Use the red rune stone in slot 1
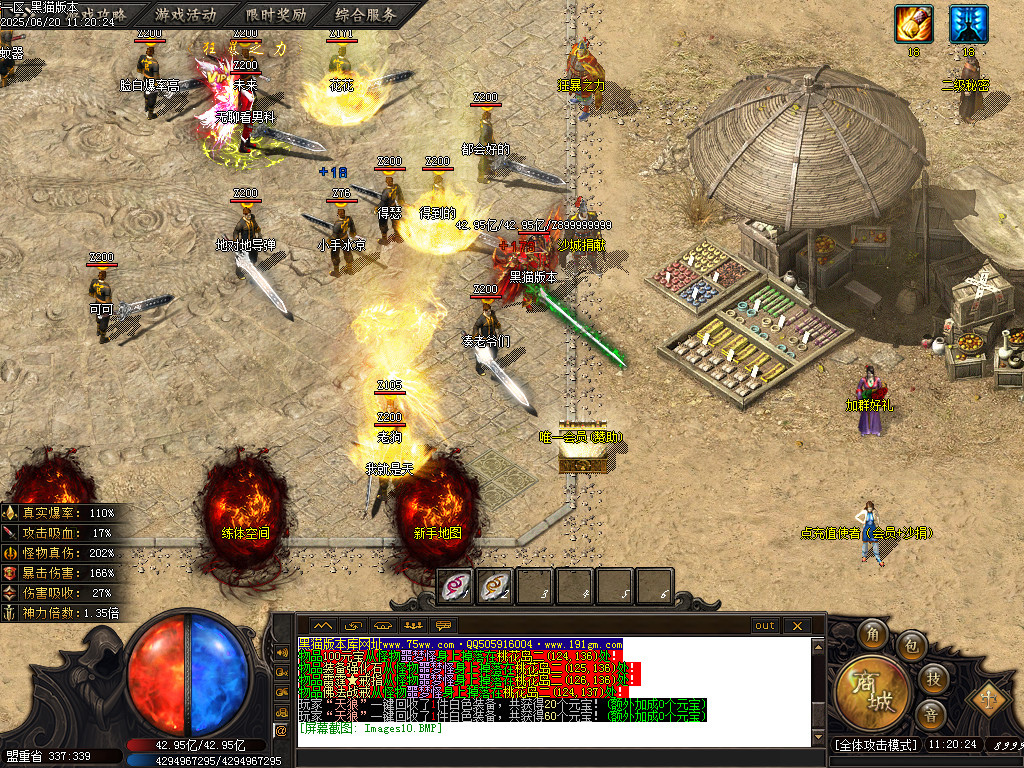Screen dimensions: 1024x768 (457, 586)
